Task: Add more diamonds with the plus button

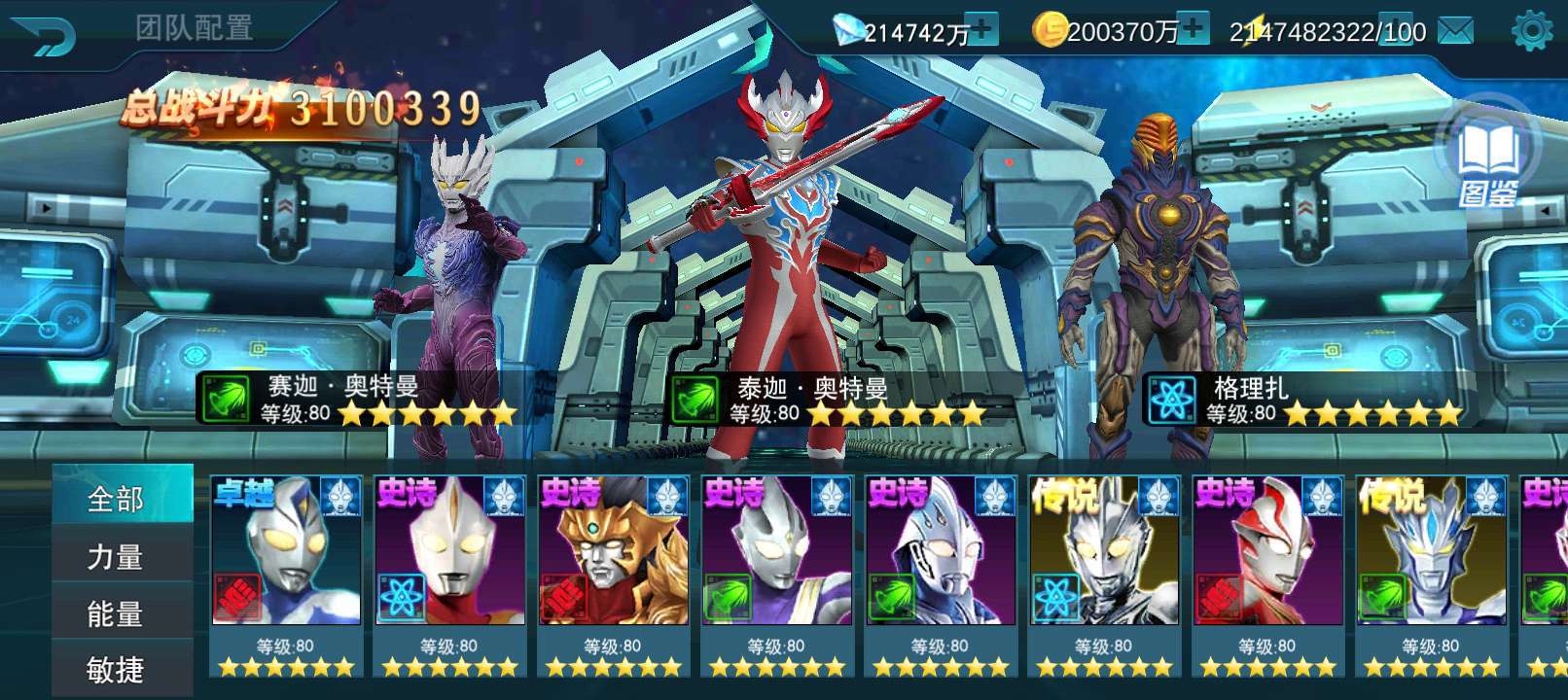Action: click(983, 30)
